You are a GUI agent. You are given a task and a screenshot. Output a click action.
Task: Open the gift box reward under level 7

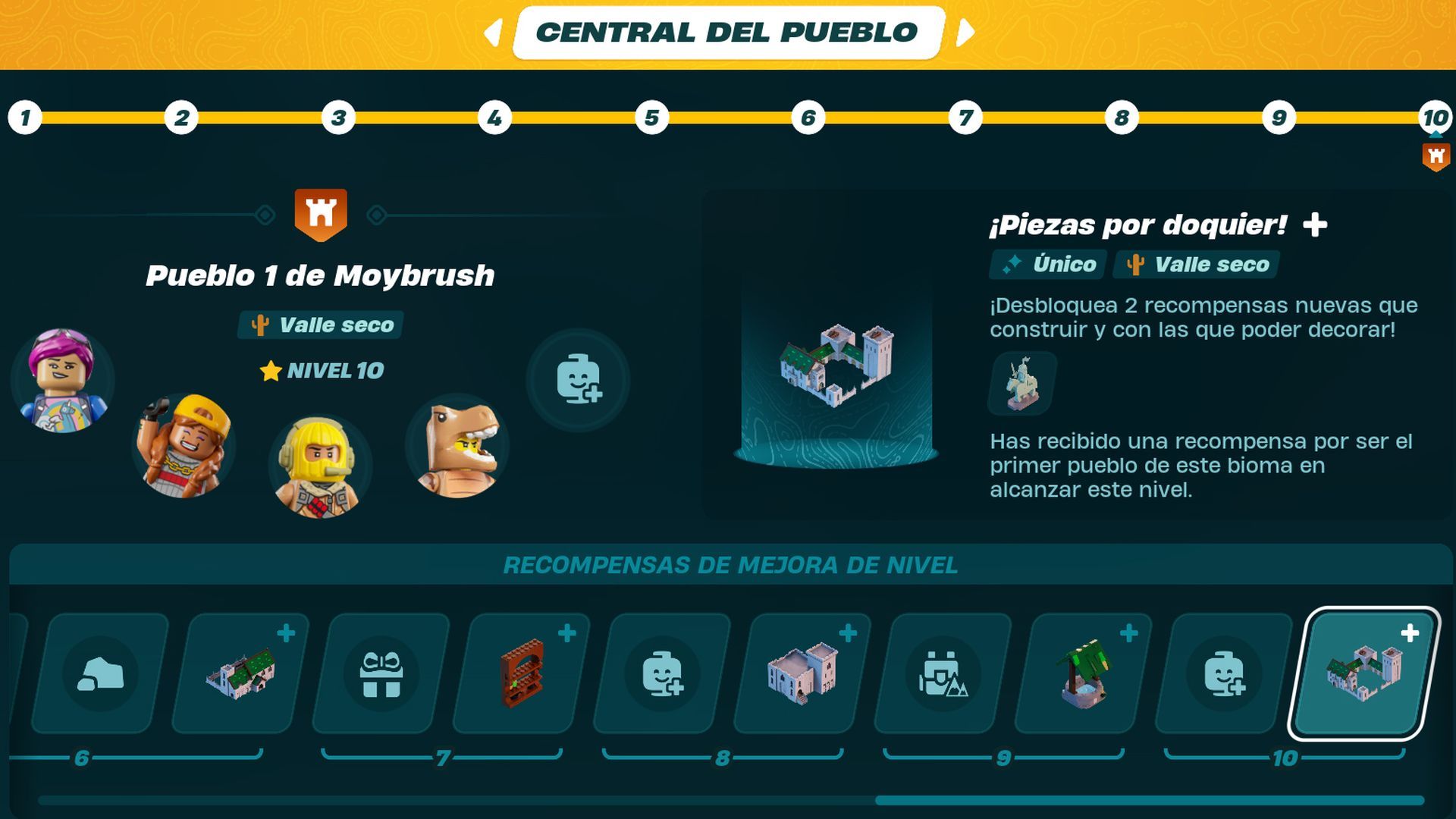[382, 675]
